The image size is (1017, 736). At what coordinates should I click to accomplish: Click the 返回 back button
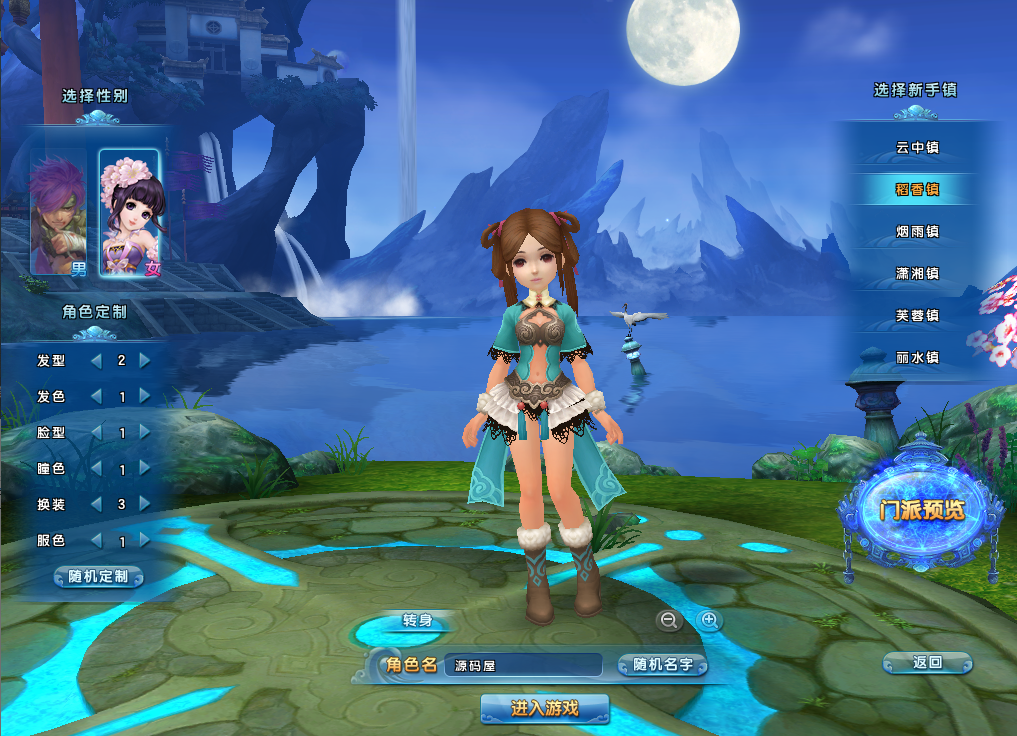click(x=927, y=662)
